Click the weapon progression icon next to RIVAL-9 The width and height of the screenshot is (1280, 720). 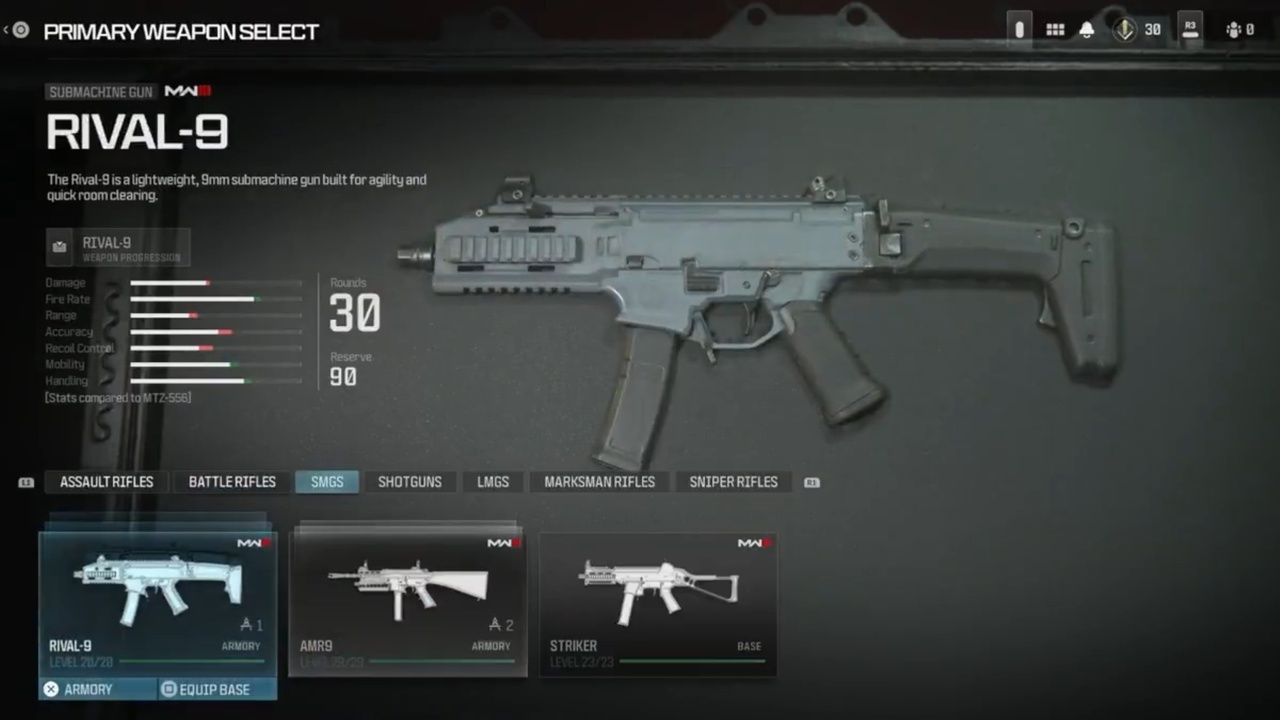59,247
